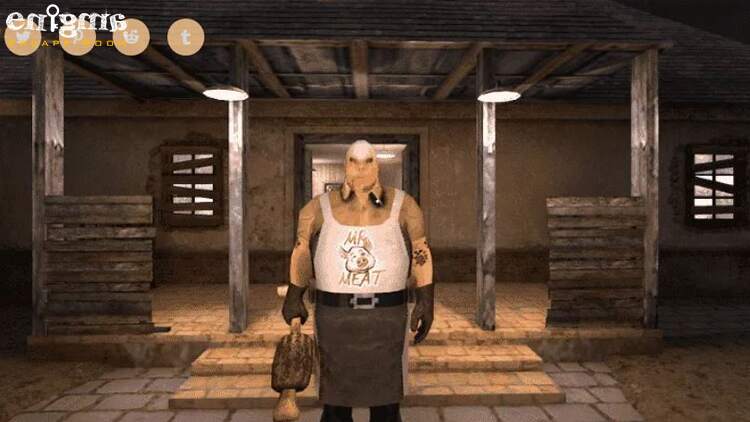This screenshot has height=422, width=750.
Task: Share on Tumblr with the 't' button
Action: (x=185, y=37)
